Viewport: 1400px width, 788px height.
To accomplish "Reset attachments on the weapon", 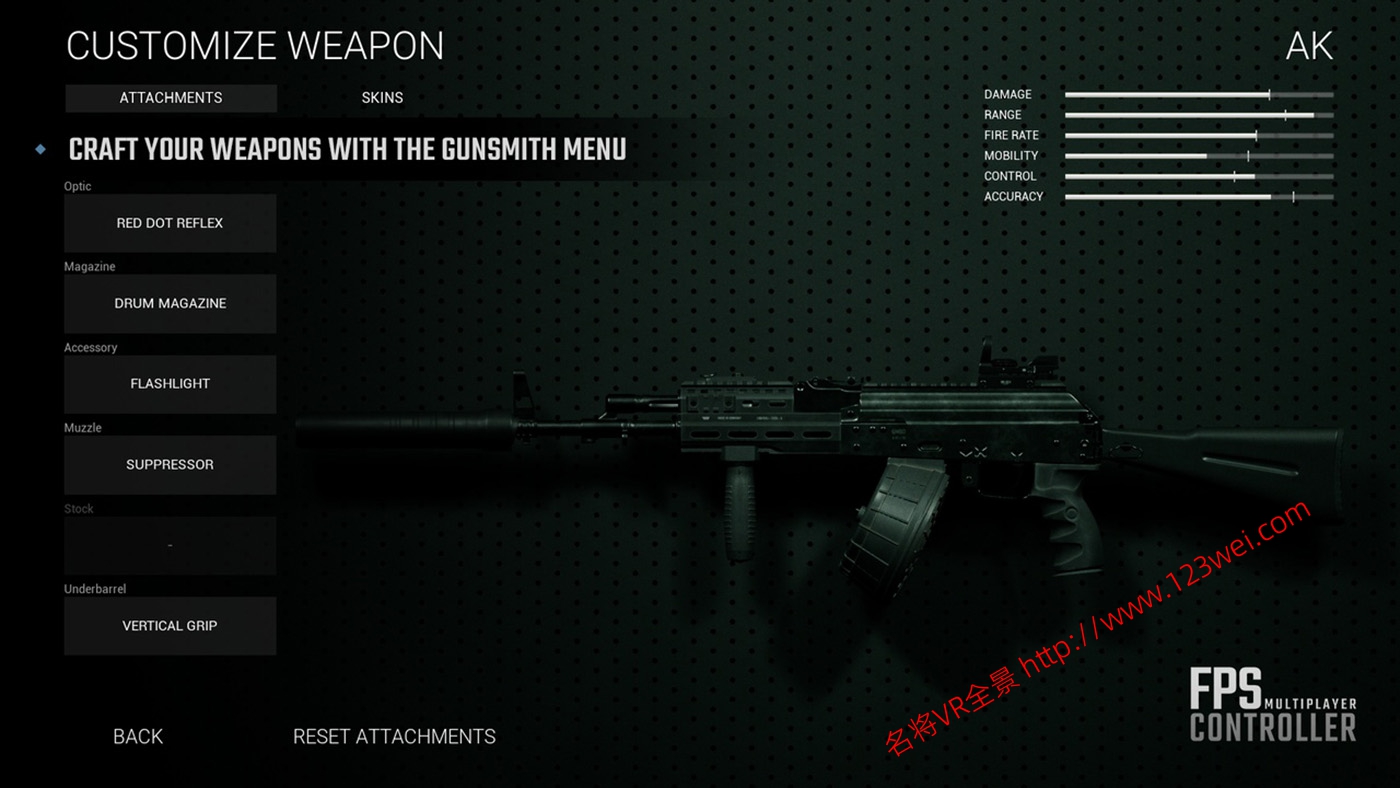I will coord(394,737).
